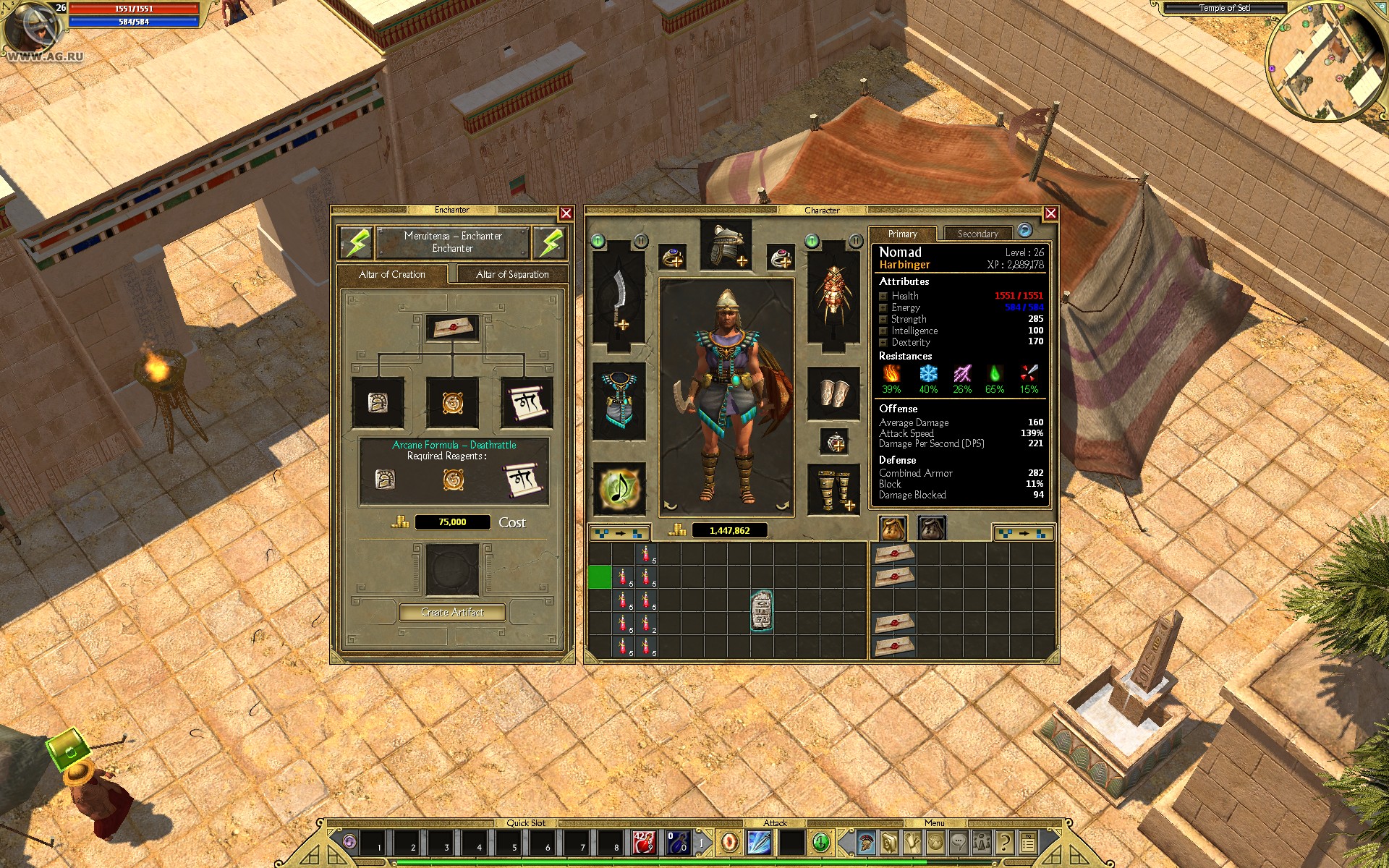Open the world map globe icon
1389x868 pixels.
(935, 843)
